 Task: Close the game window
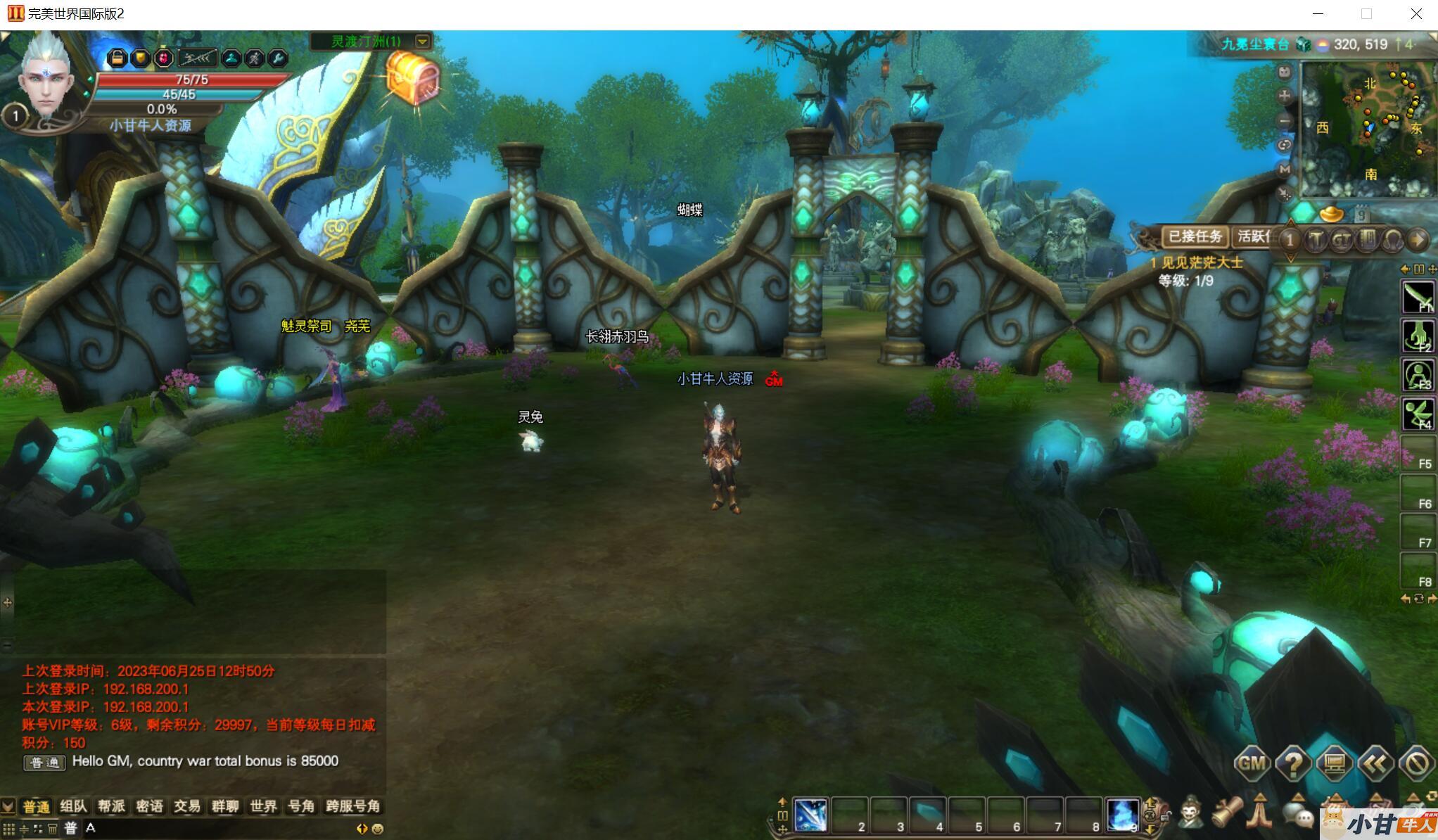pyautogui.click(x=1416, y=14)
